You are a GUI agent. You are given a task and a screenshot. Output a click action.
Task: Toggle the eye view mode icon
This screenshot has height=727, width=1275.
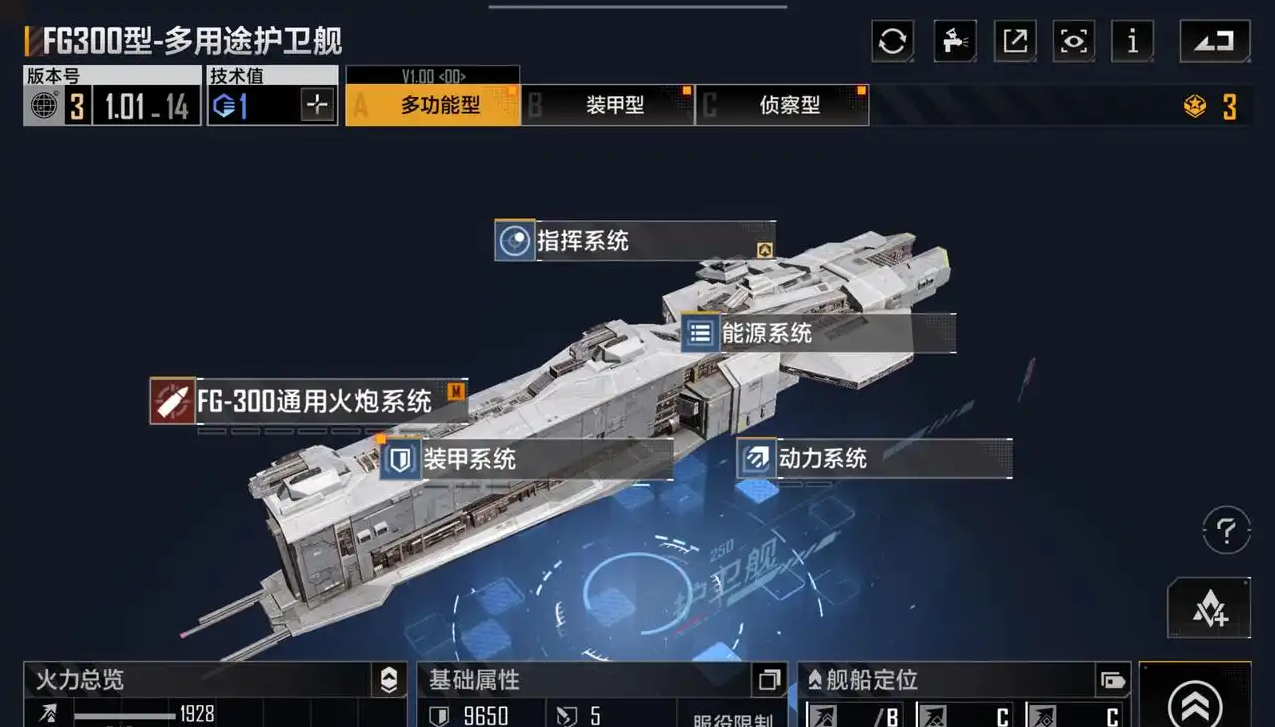1073,42
